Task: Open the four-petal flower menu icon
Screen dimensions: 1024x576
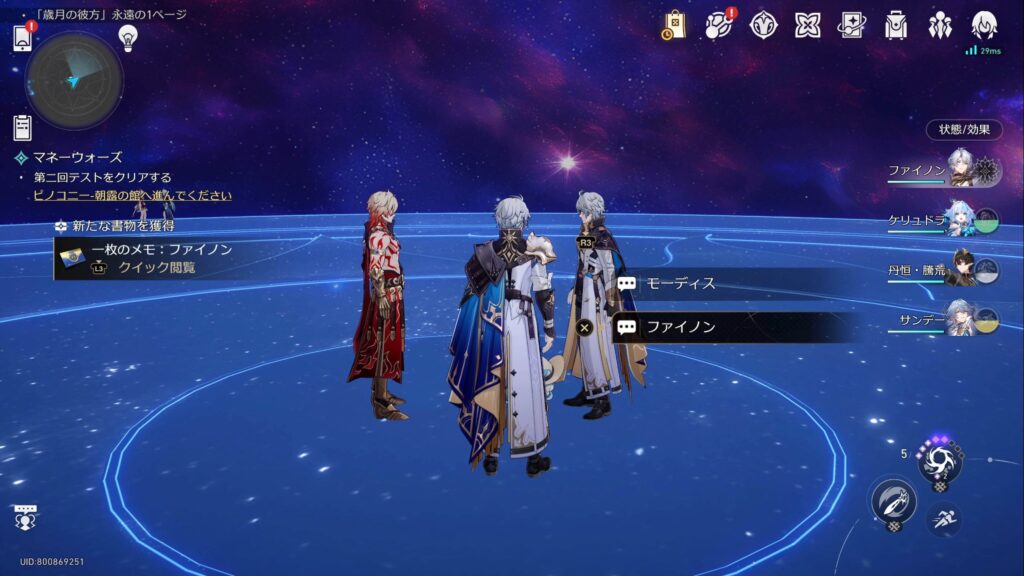Action: [x=807, y=25]
